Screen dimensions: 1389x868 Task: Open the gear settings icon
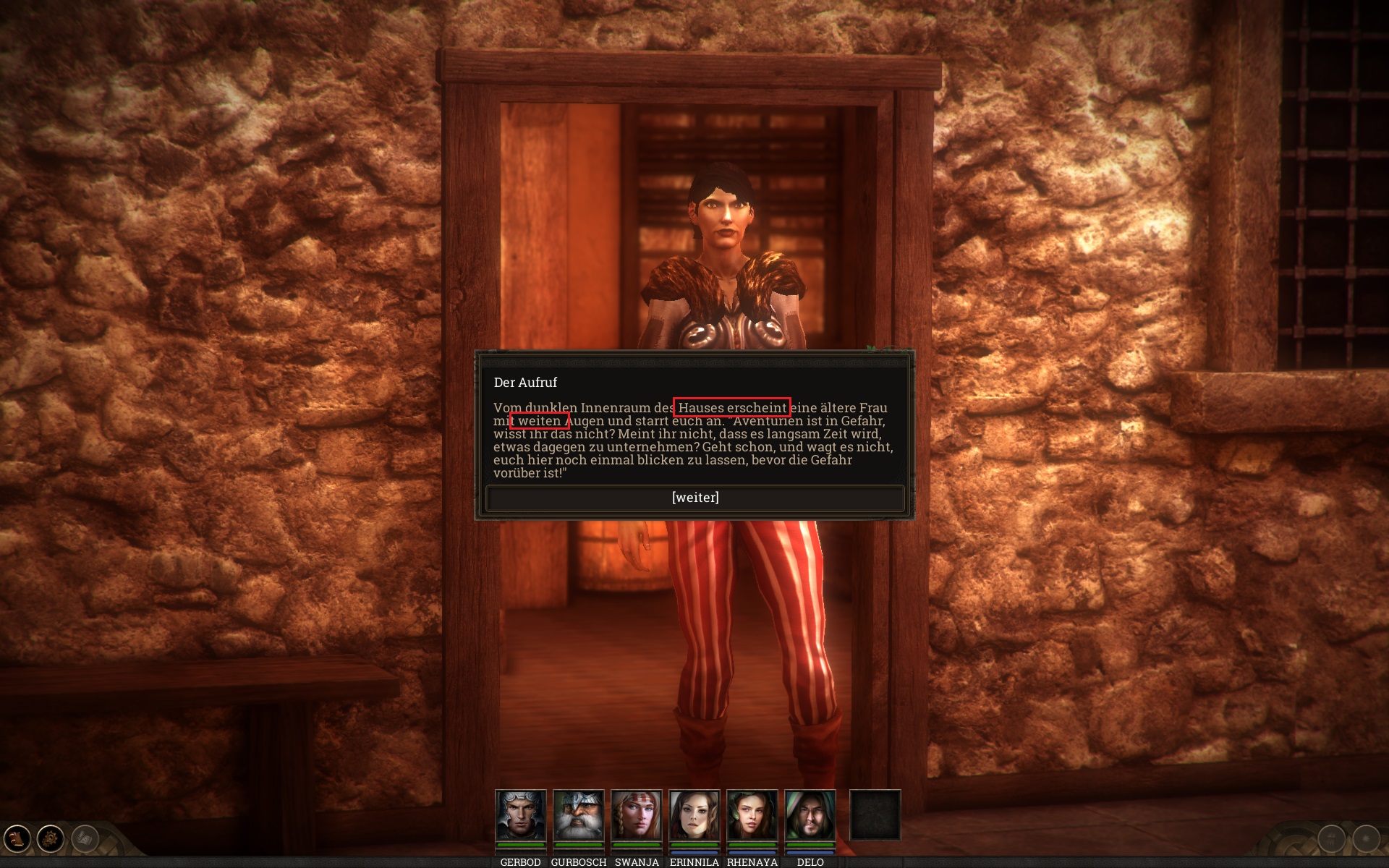51,839
